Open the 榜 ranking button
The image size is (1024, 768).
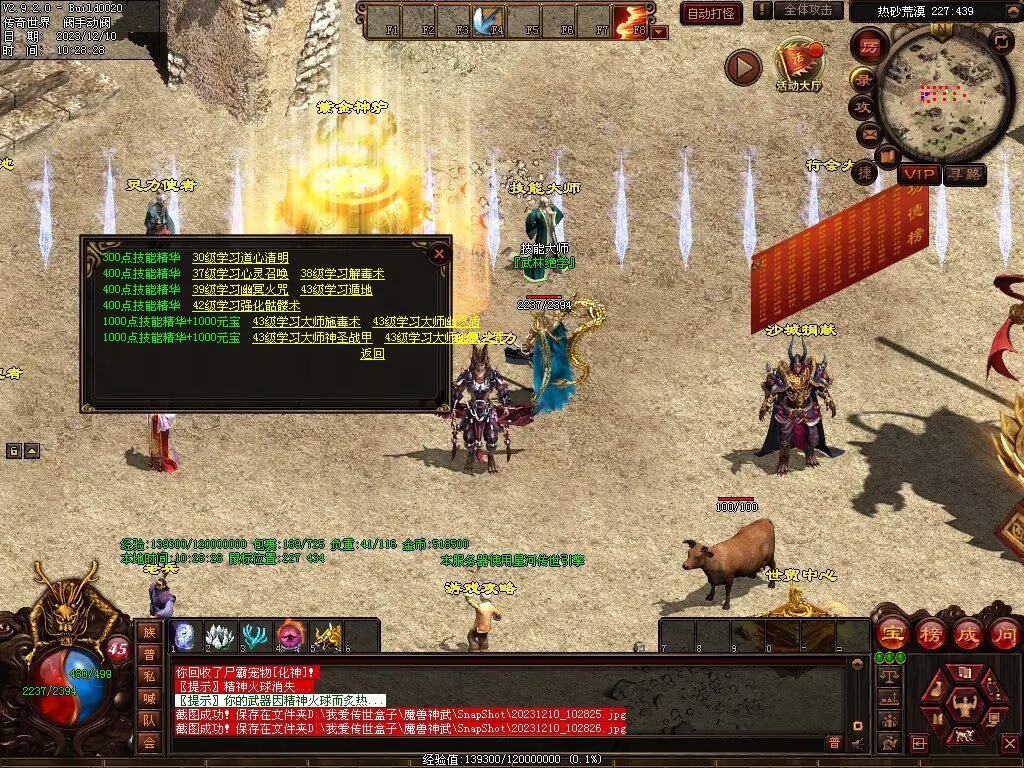click(x=930, y=633)
